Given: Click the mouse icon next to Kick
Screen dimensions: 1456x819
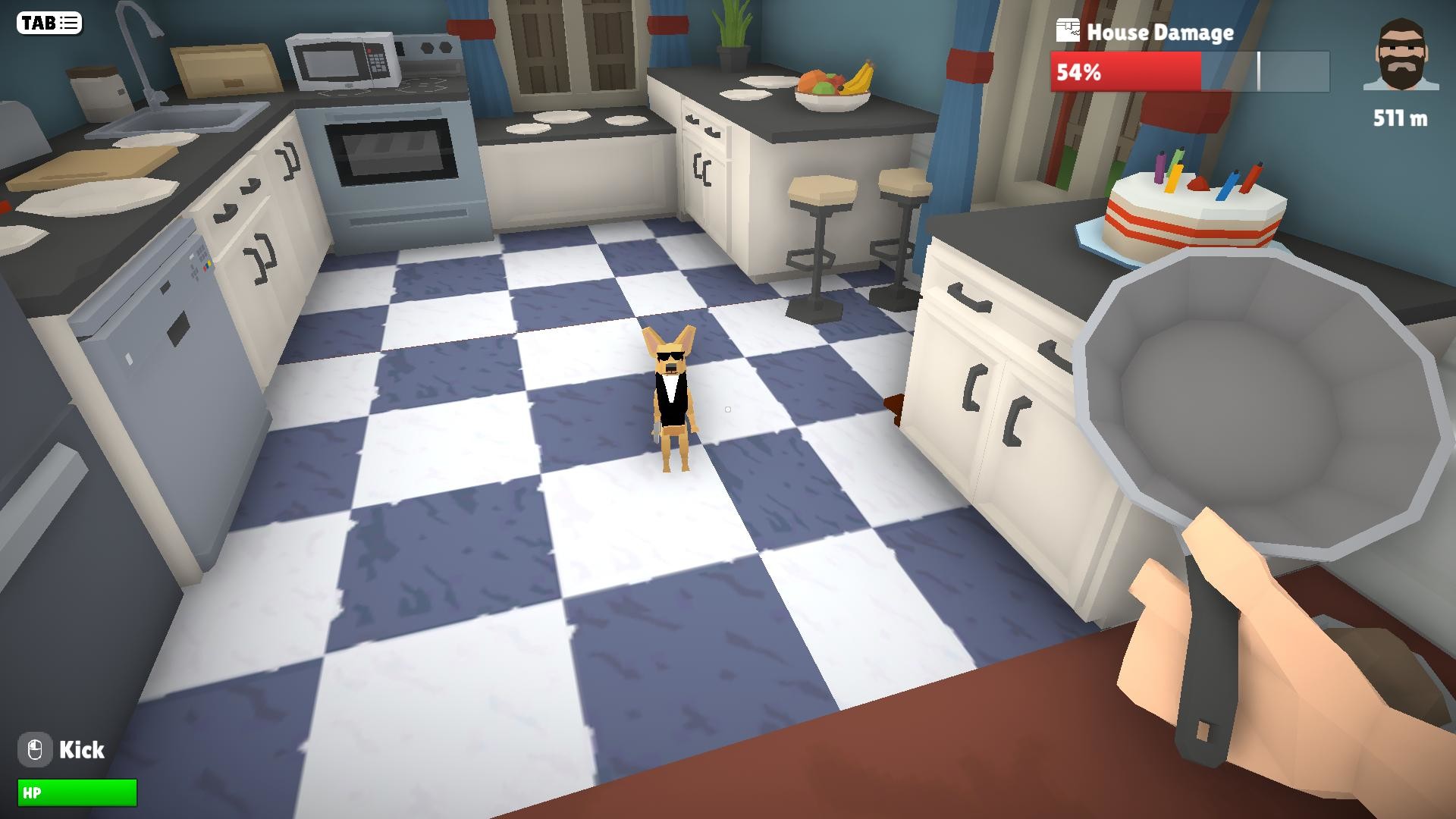Looking at the screenshot, I should [x=36, y=750].
